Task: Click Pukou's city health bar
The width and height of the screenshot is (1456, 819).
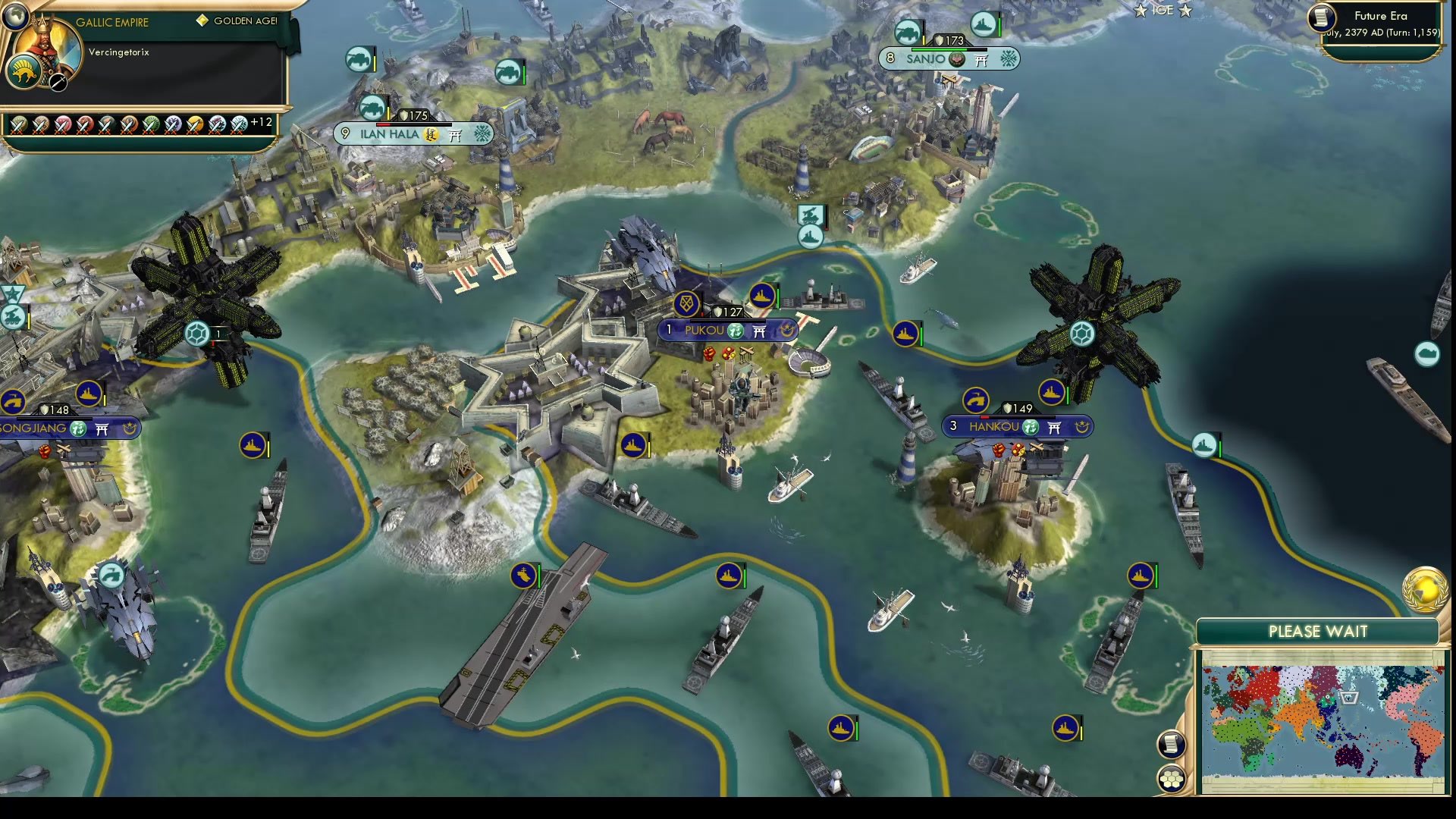Action: 727,321
